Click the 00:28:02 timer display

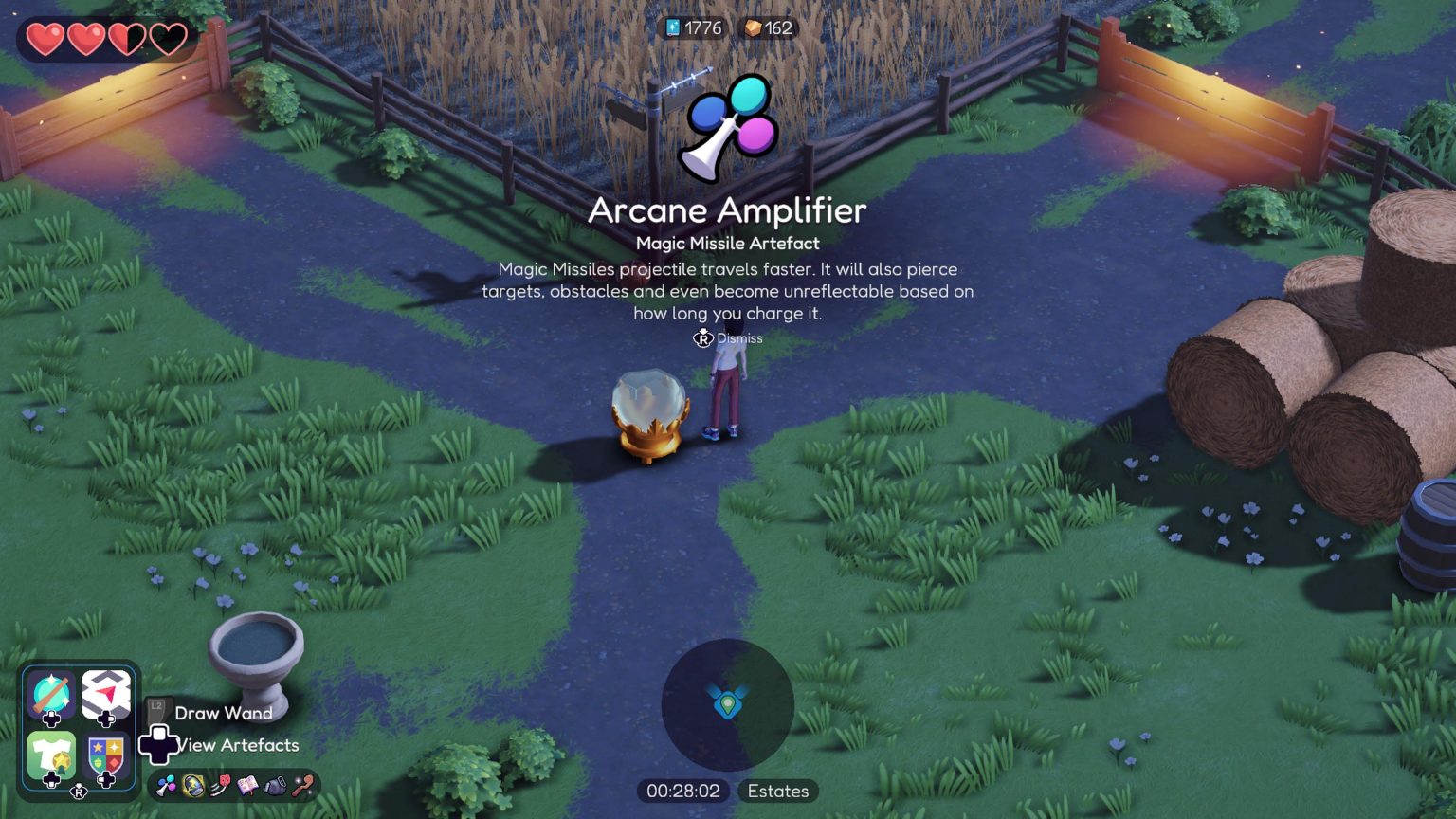coord(684,791)
